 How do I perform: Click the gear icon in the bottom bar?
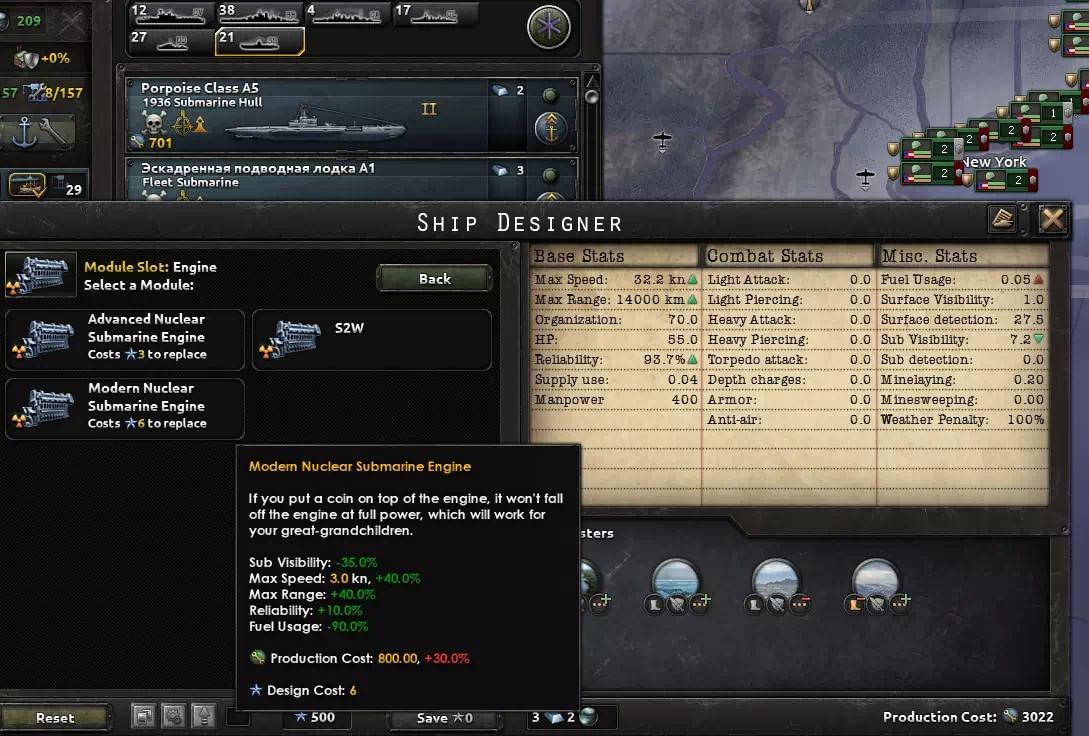(174, 716)
